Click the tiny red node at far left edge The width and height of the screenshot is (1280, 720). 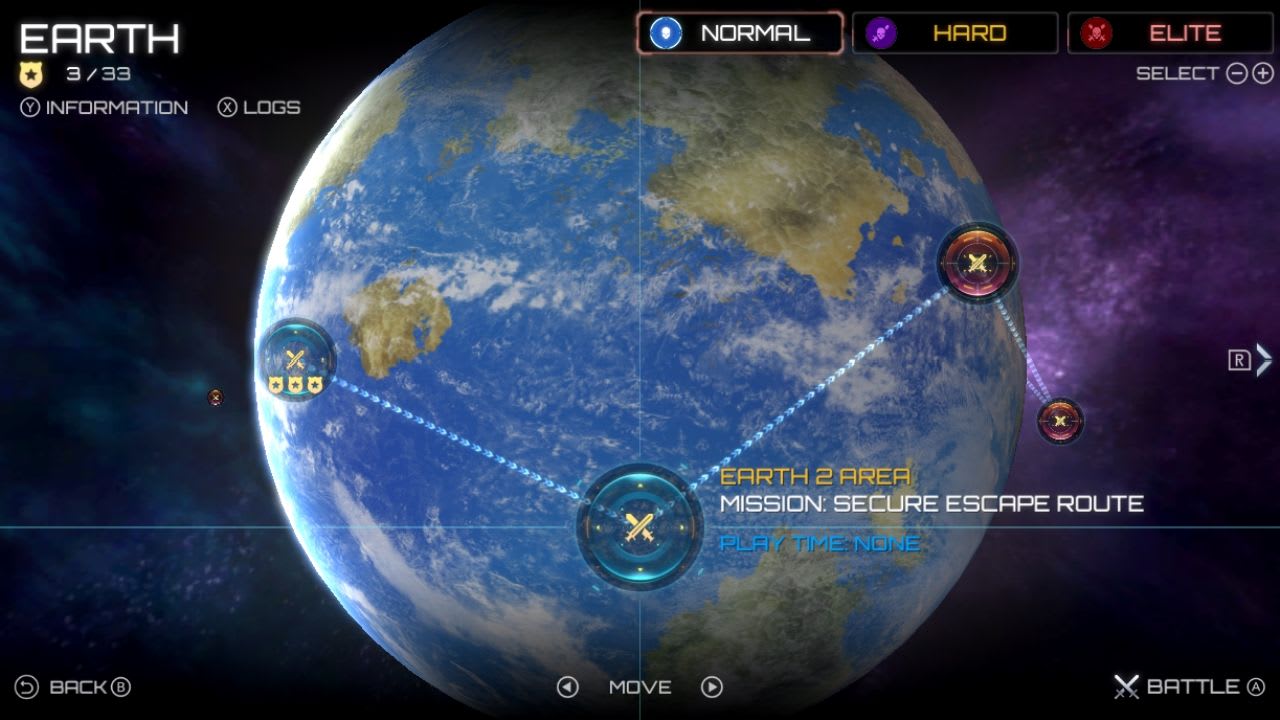click(215, 398)
